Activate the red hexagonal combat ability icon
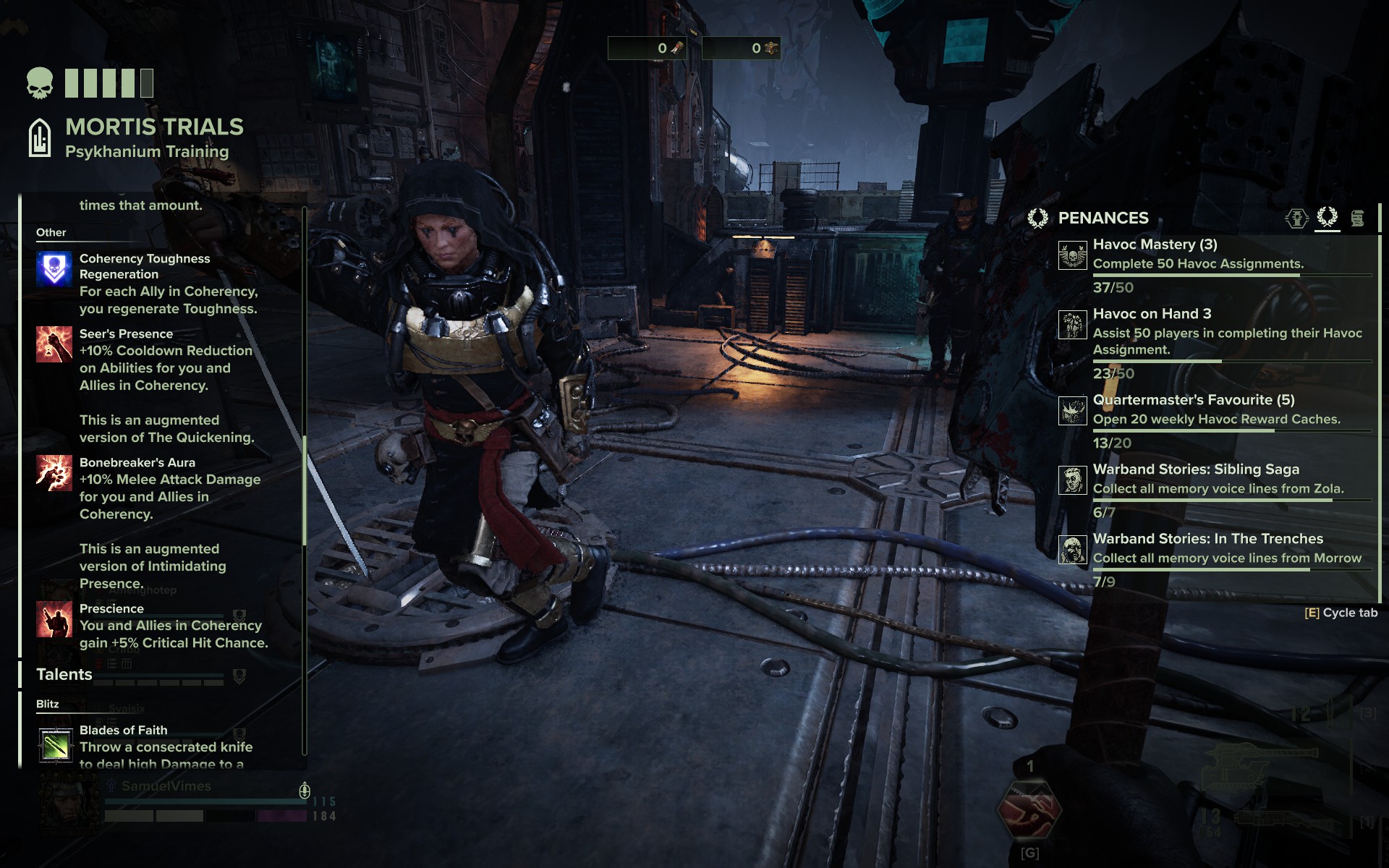Screen dimensions: 1389x868 1029,810
